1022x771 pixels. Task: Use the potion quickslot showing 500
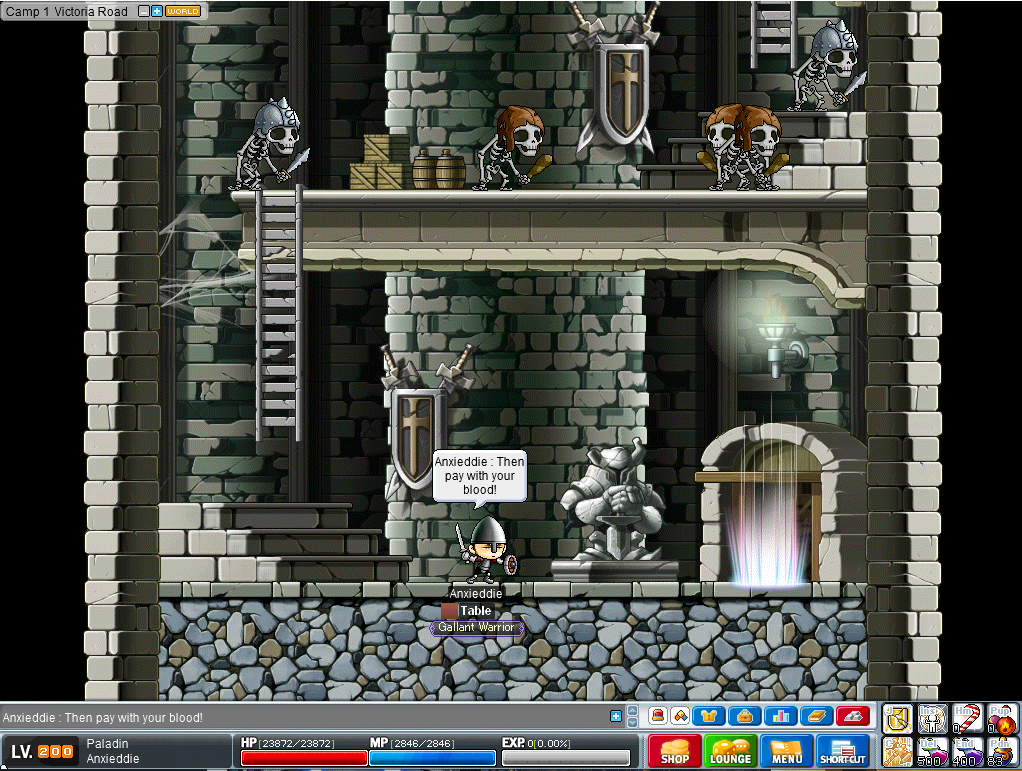pos(932,751)
